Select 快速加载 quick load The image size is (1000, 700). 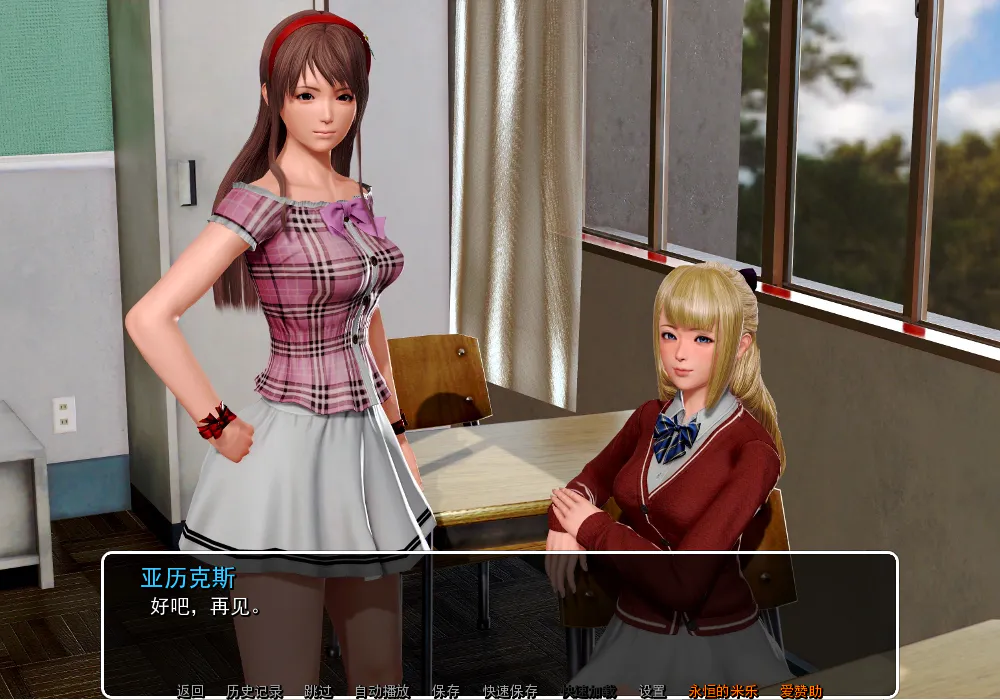click(x=588, y=691)
